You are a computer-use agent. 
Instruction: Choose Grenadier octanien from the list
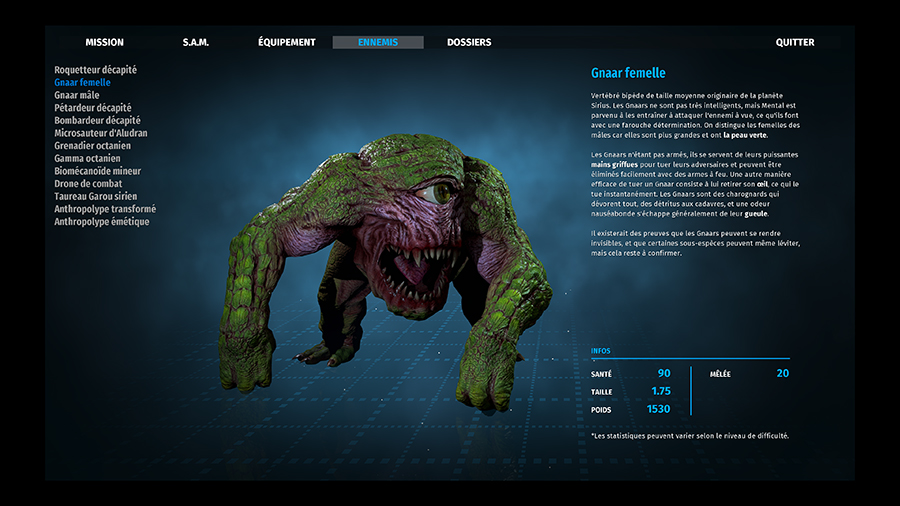coord(93,146)
